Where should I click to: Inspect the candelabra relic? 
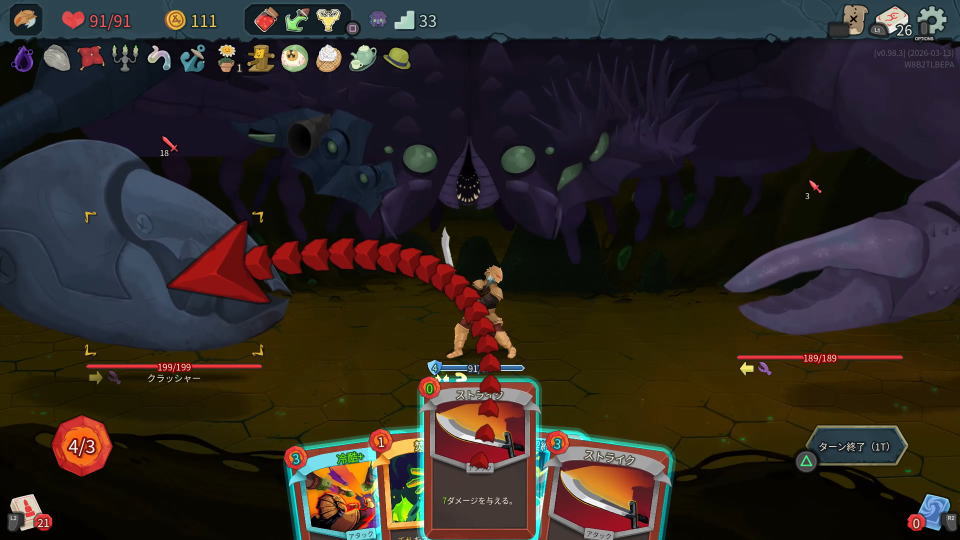point(125,58)
